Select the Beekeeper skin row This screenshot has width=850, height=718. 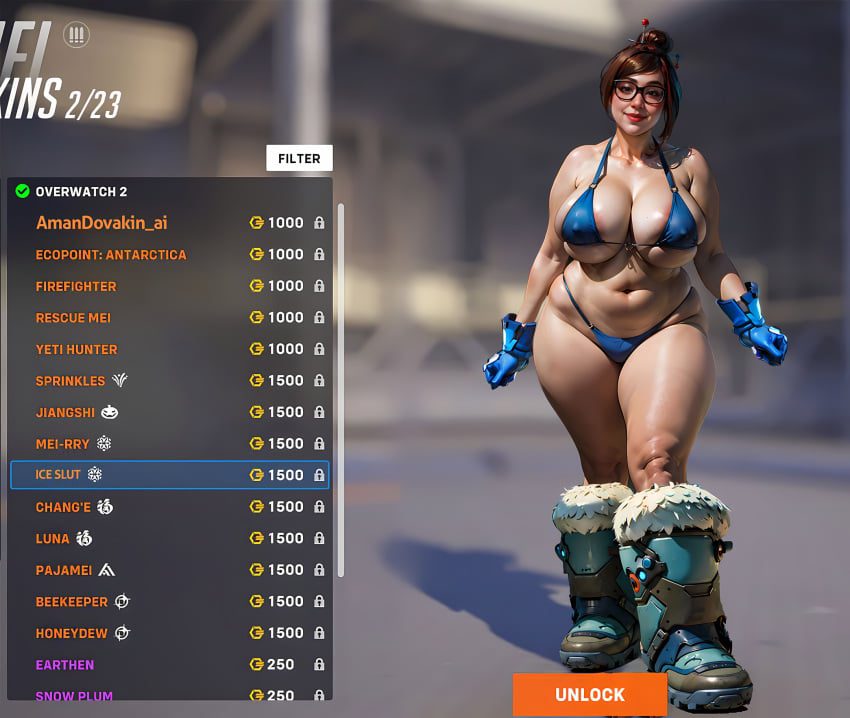click(x=72, y=601)
